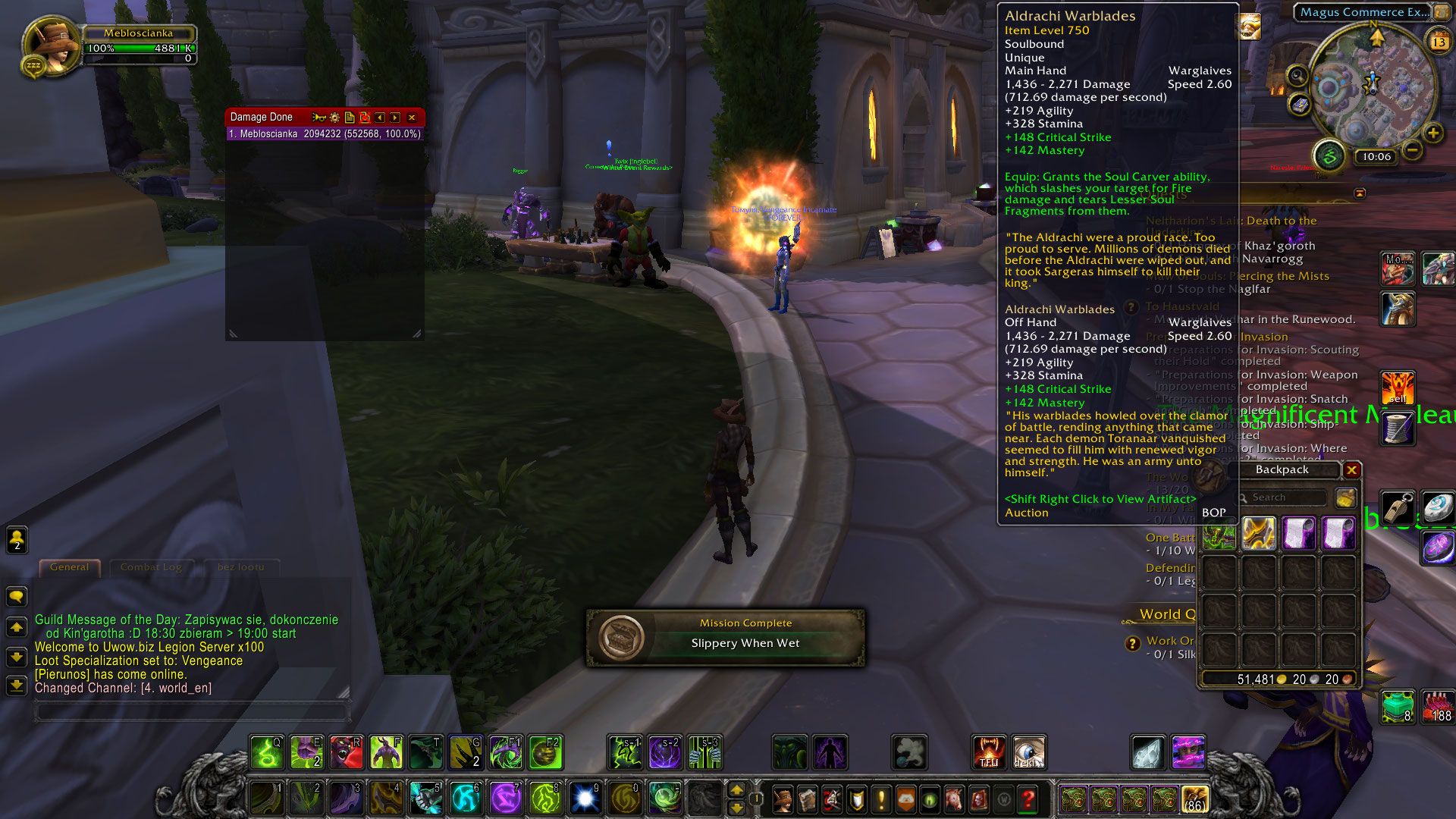Open the Damage Done meter settings gear
This screenshot has height=819, width=1456.
coord(334,118)
